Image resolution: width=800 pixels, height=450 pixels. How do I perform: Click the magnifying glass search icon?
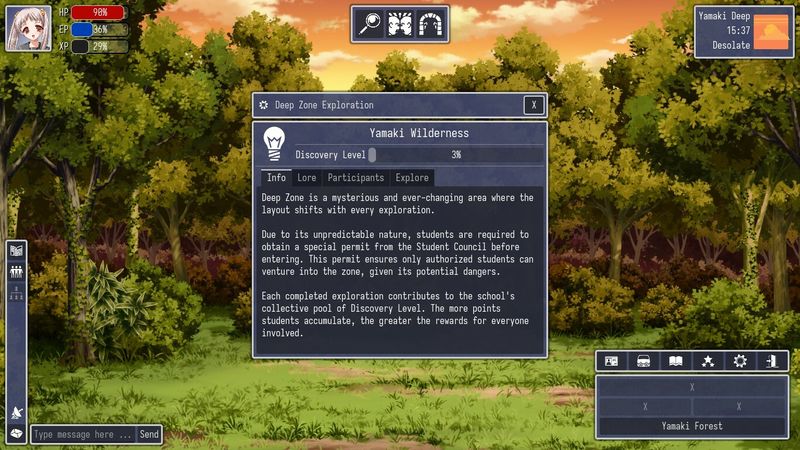pyautogui.click(x=370, y=24)
